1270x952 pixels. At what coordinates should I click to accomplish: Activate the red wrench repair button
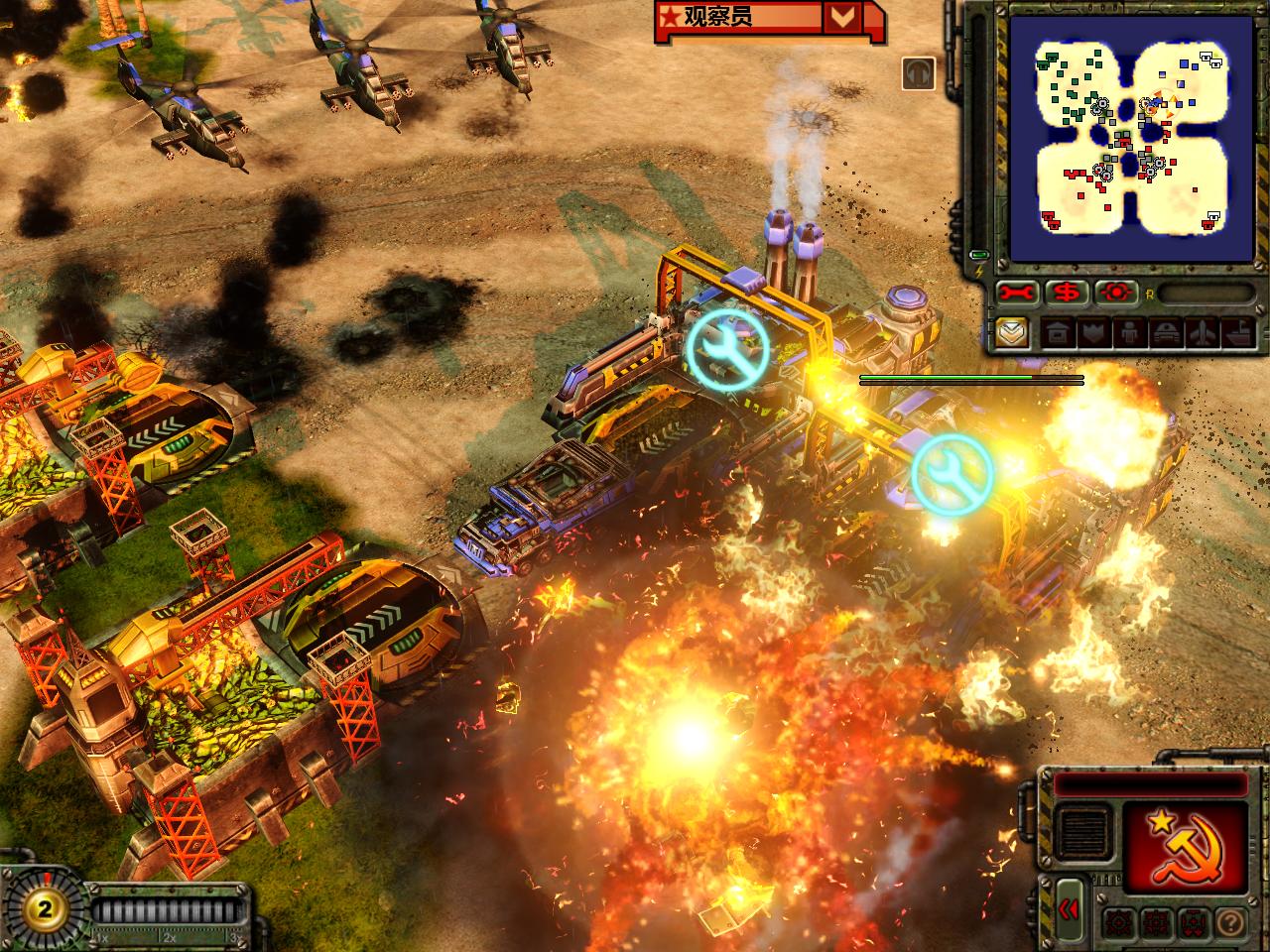click(1017, 293)
